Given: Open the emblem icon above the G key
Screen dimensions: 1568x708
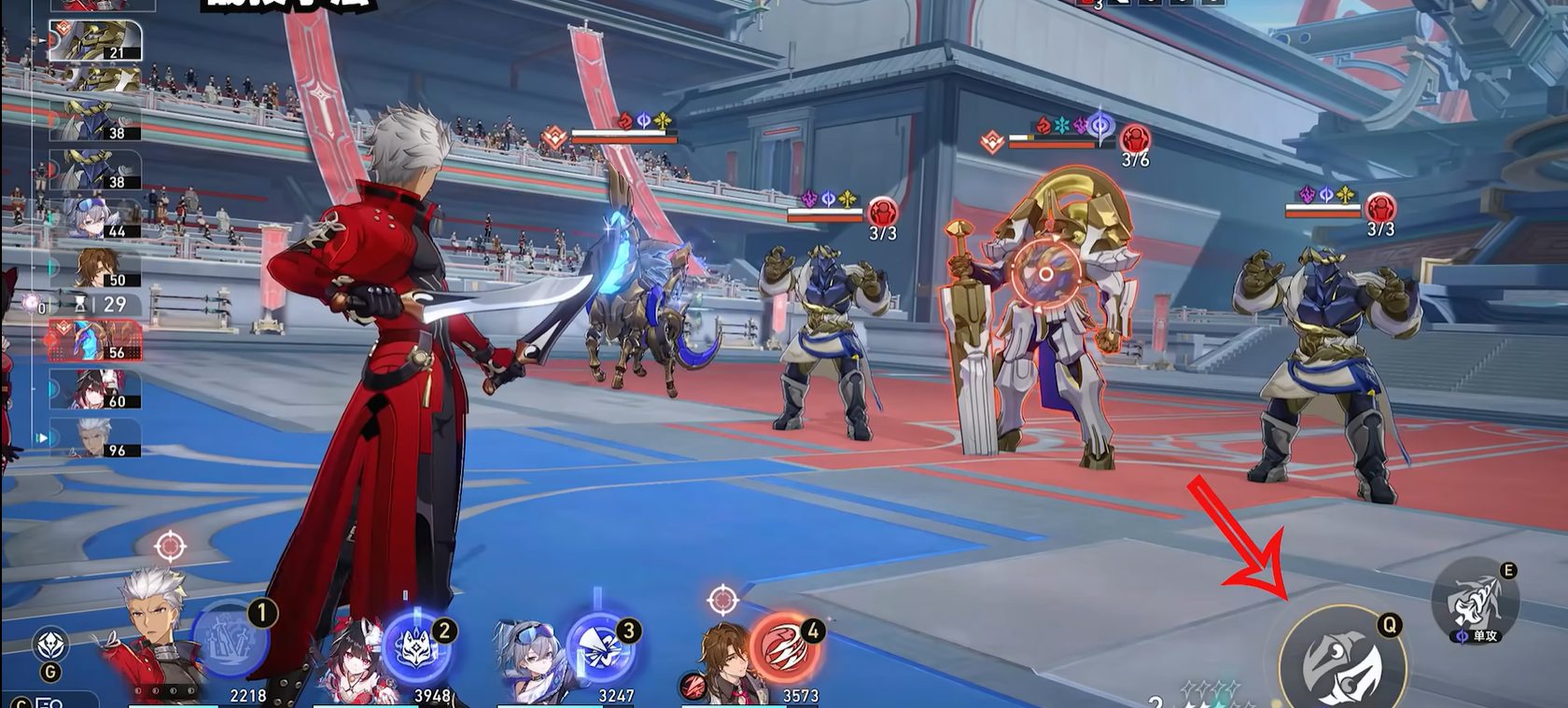Looking at the screenshot, I should (50, 646).
